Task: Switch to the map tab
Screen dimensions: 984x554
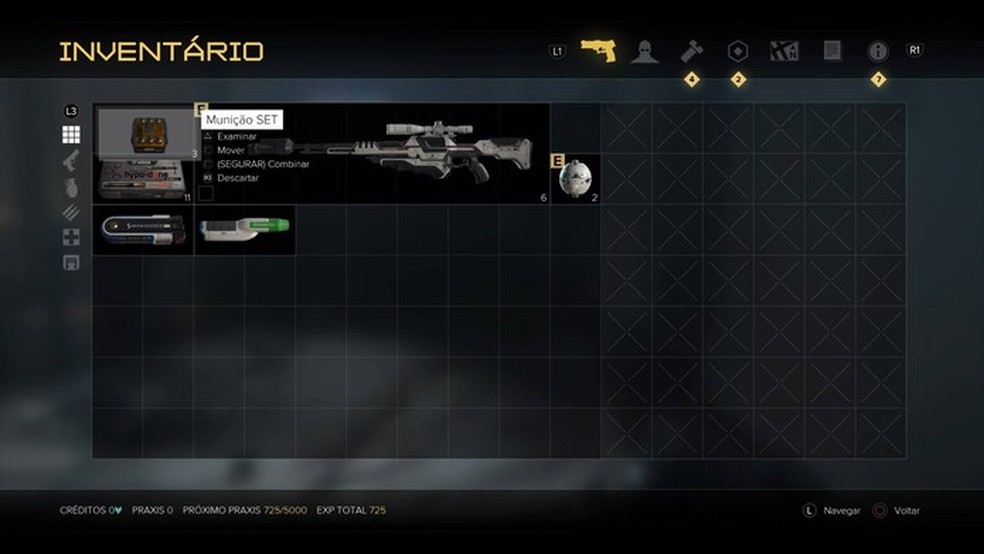Action: point(784,50)
